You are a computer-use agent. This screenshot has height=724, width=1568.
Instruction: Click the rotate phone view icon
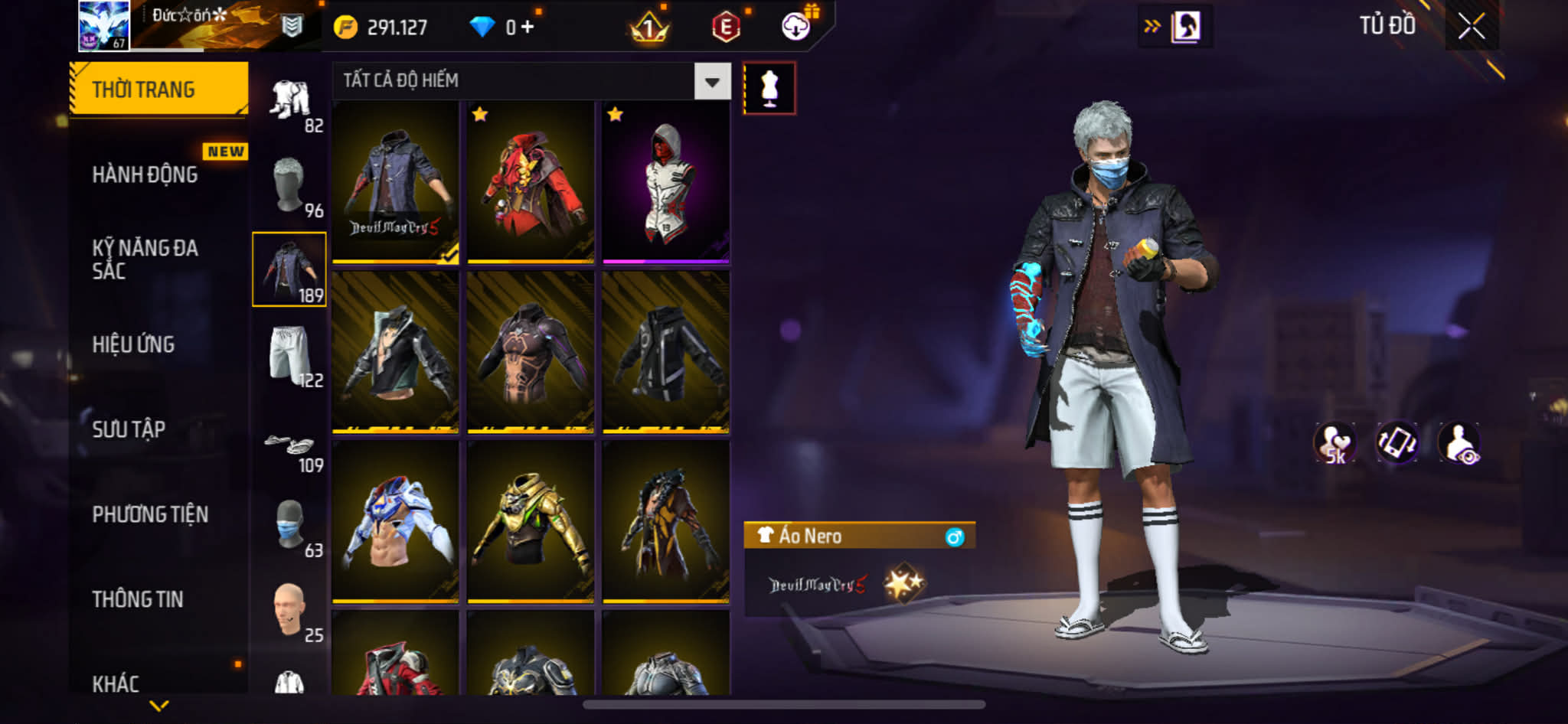1397,442
